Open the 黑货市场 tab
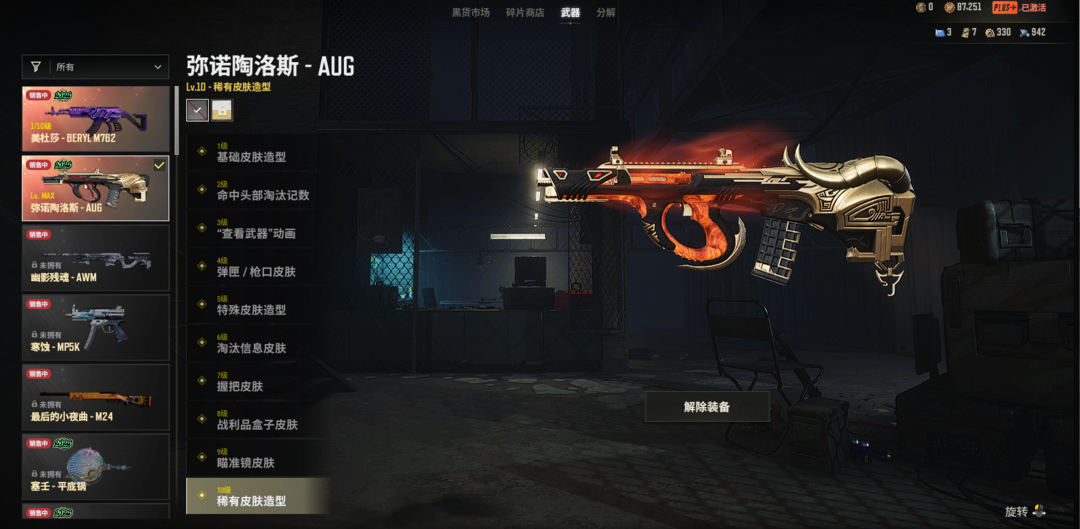Image resolution: width=1080 pixels, height=529 pixels. click(470, 13)
